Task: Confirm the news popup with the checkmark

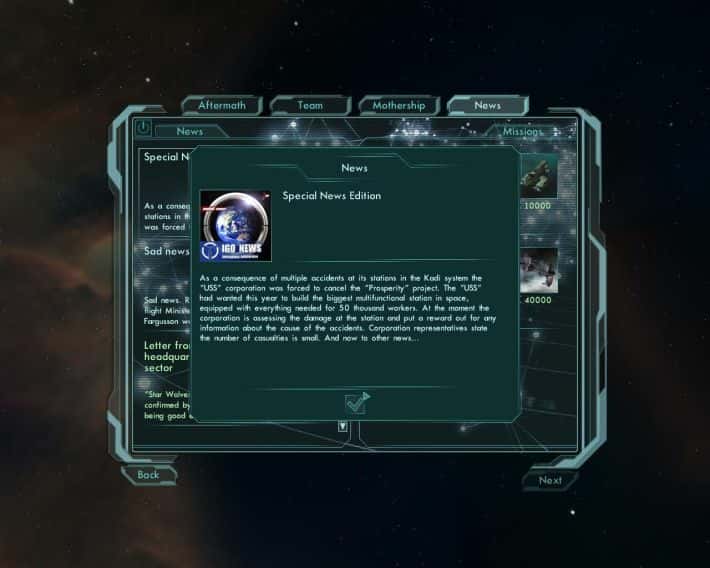Action: click(x=356, y=403)
